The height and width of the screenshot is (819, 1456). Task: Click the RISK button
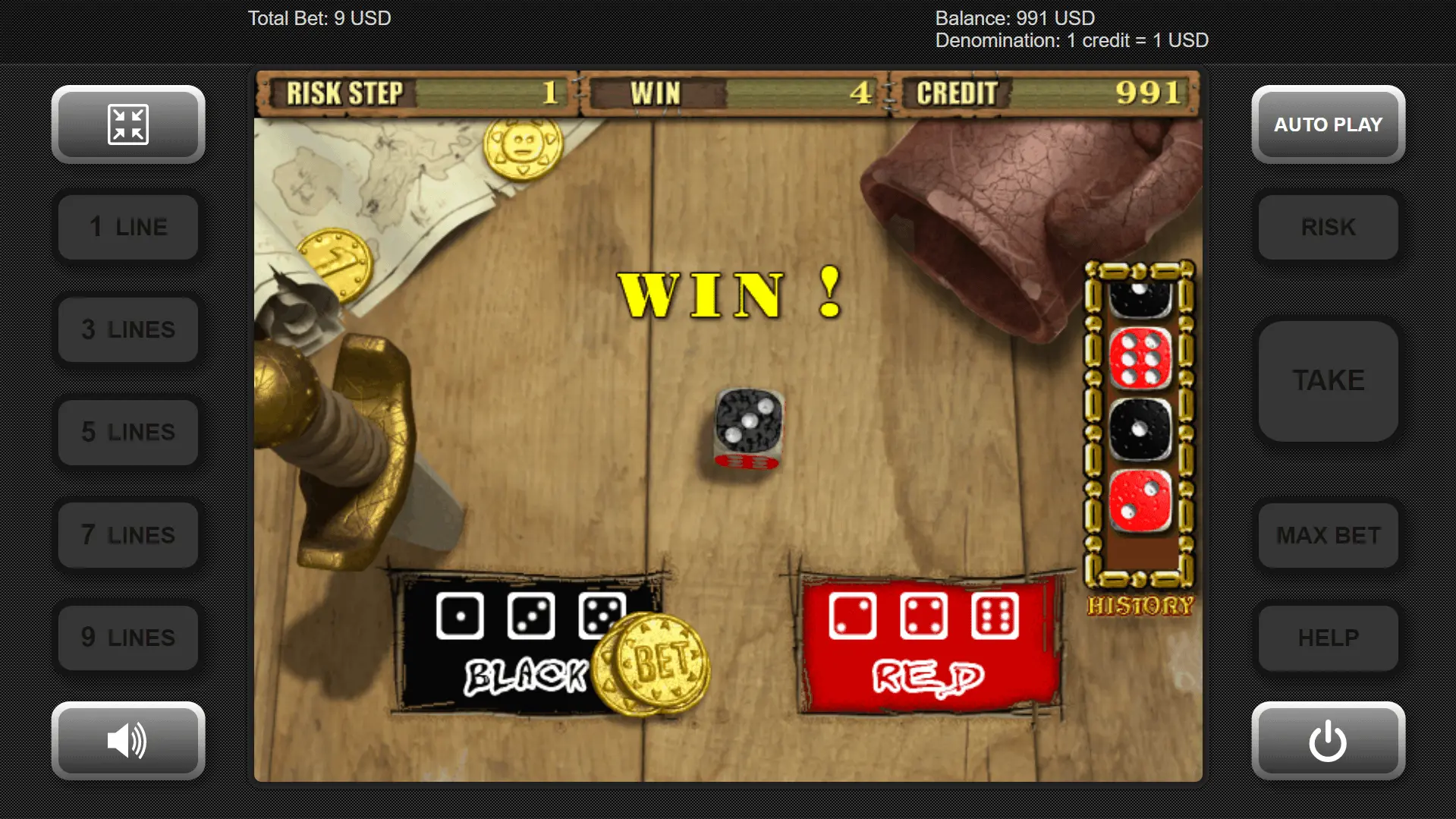[1328, 227]
